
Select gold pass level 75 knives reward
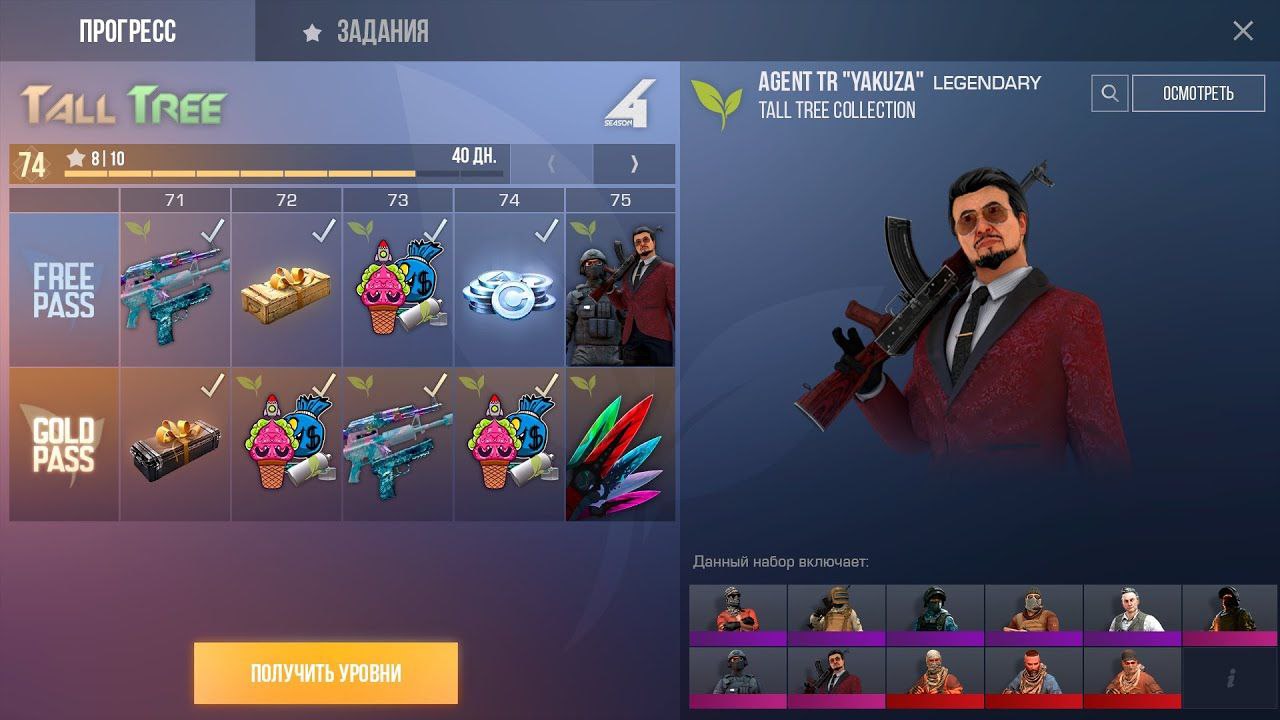pos(621,445)
